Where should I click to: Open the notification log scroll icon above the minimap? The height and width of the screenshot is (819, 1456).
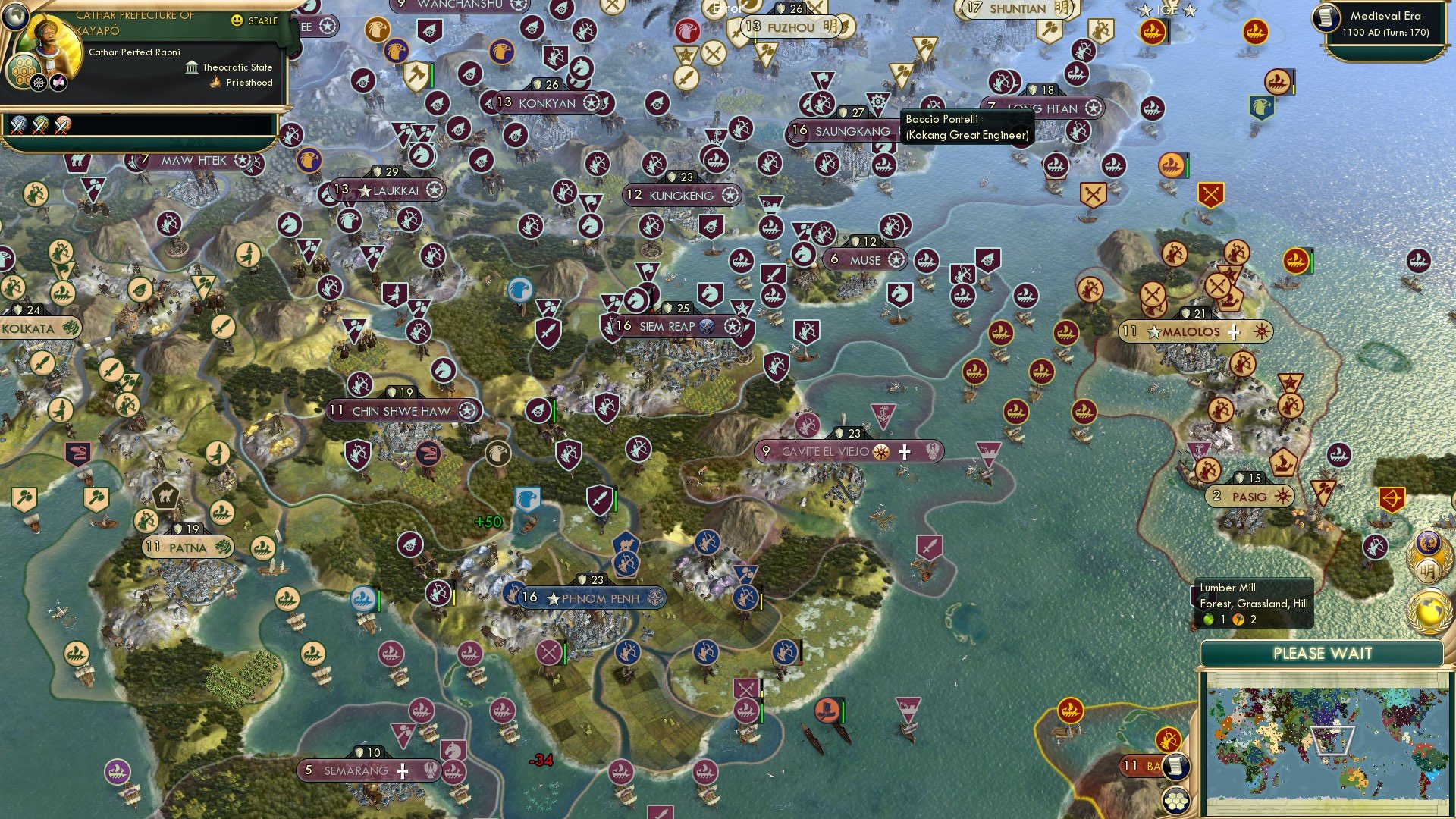(1178, 767)
